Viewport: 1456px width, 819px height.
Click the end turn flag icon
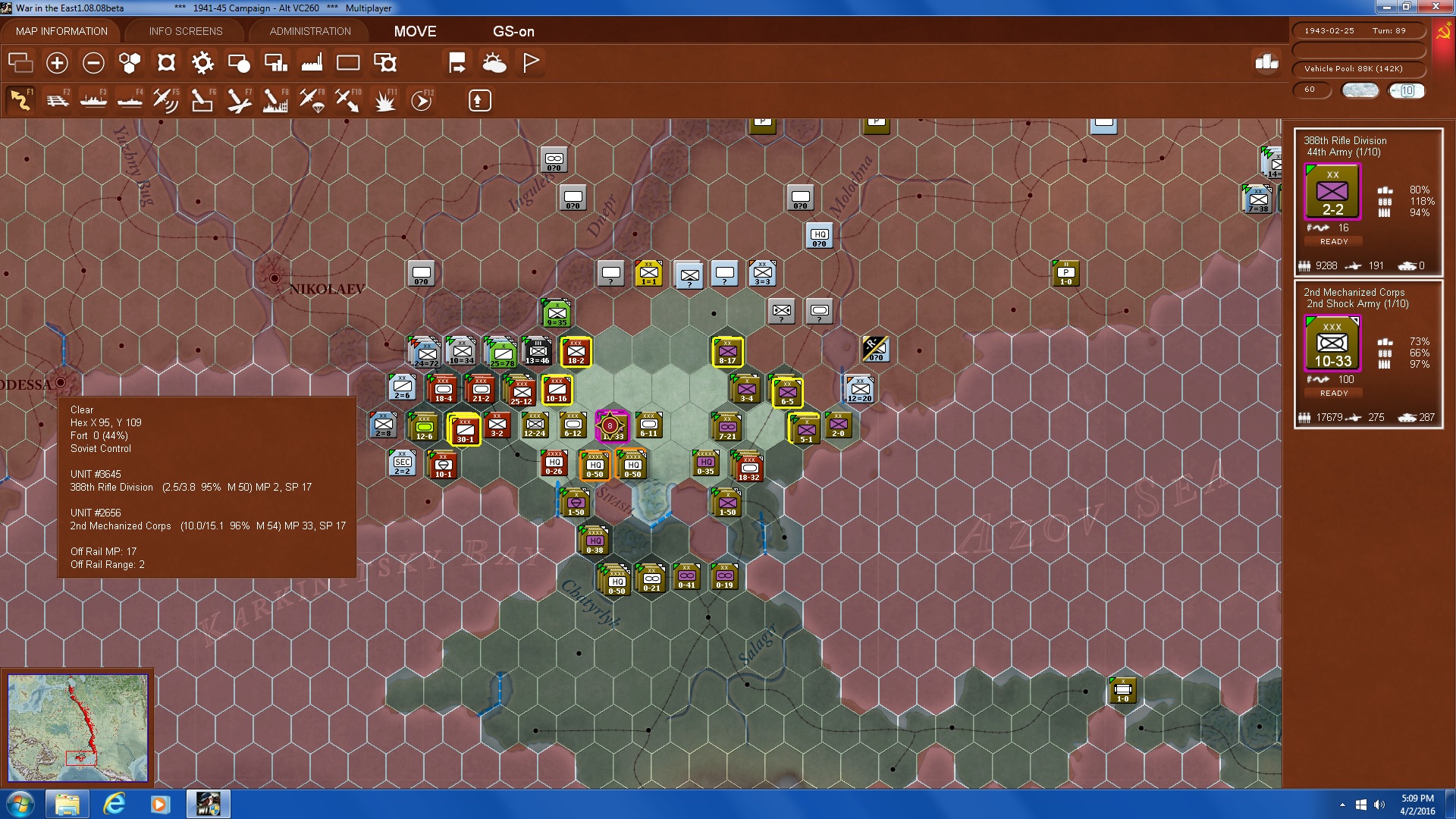530,63
